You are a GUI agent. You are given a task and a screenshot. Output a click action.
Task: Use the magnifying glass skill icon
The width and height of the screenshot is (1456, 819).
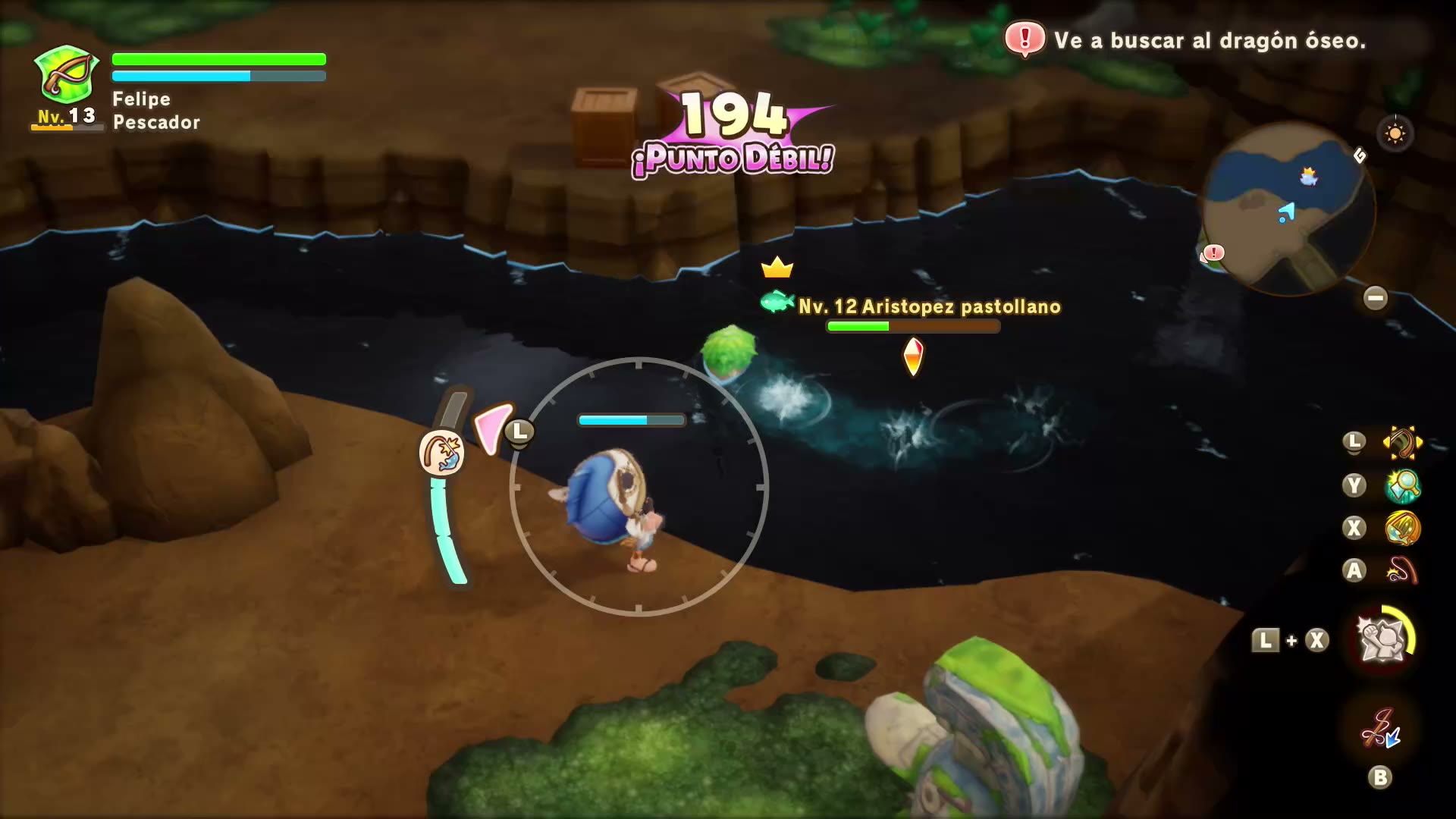point(1402,485)
